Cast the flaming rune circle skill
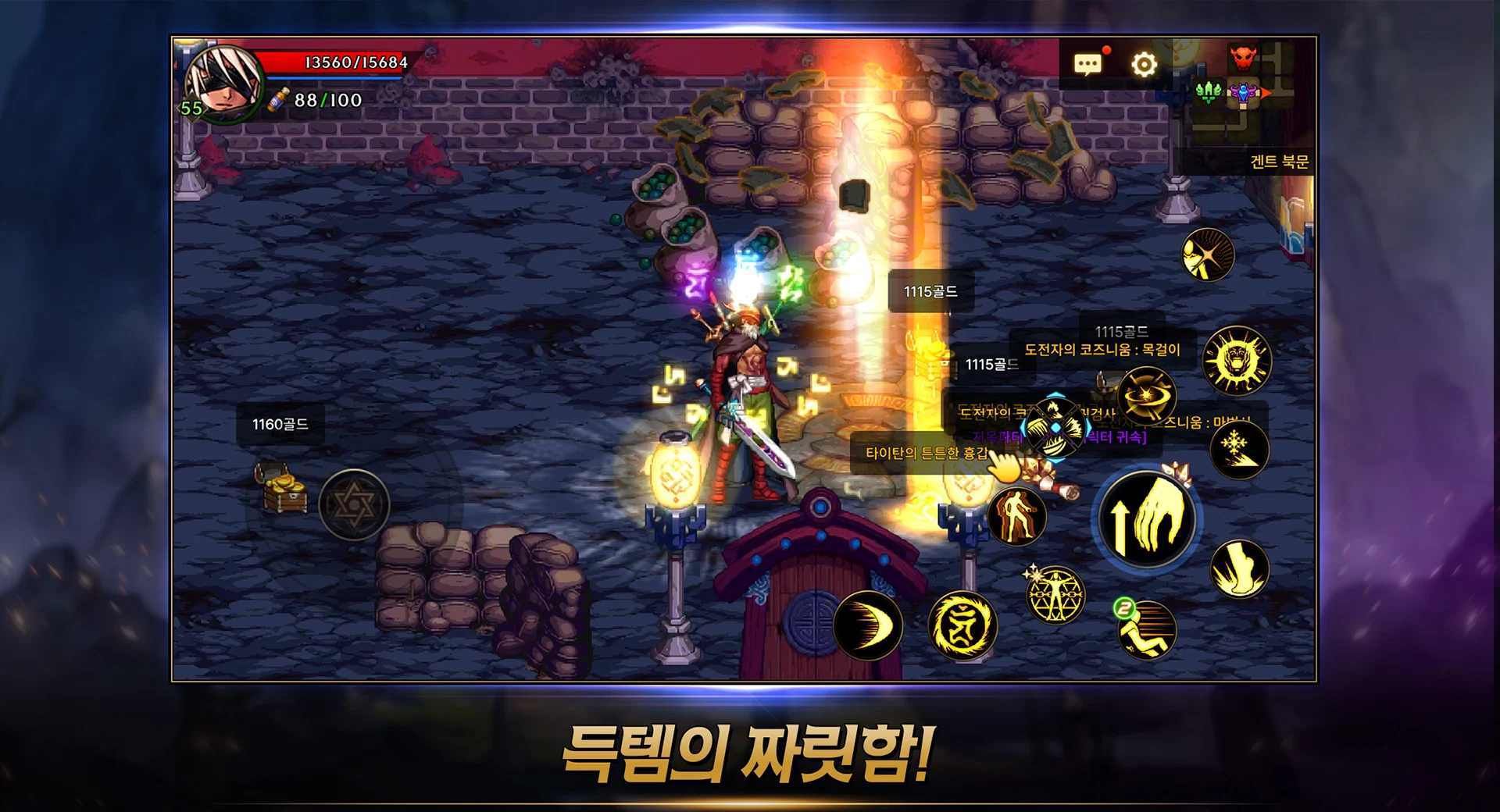This screenshot has width=1500, height=812. point(962,625)
